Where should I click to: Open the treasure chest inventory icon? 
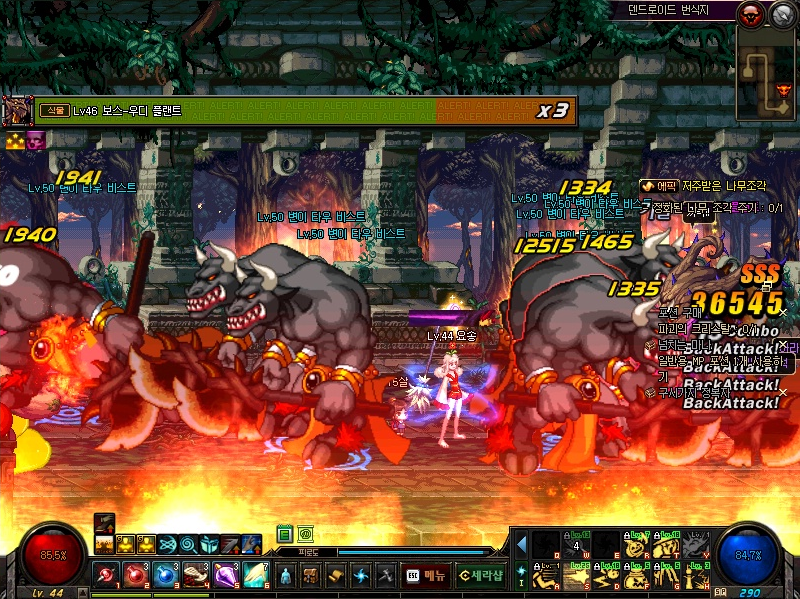[x=311, y=575]
